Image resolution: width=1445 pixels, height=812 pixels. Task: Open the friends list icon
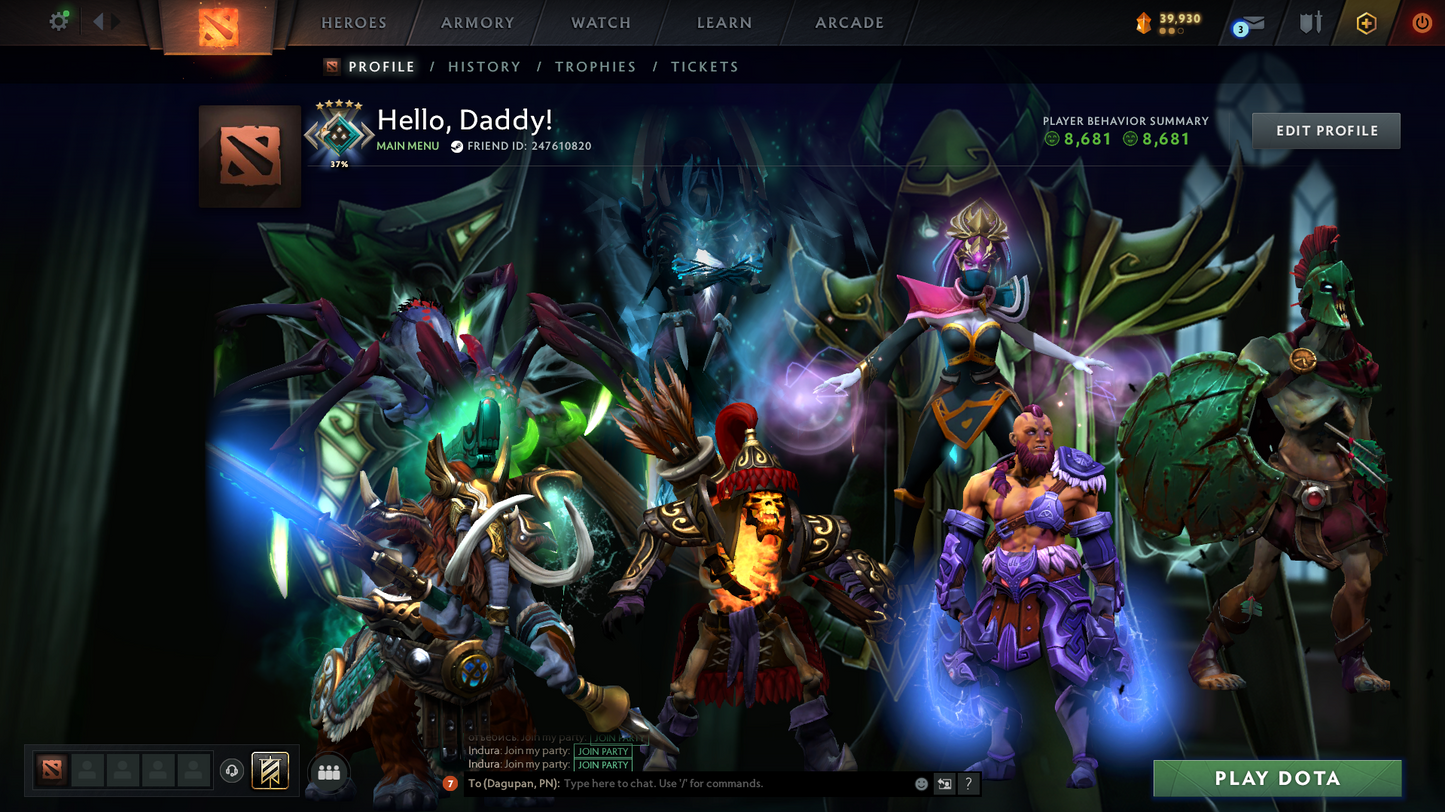click(329, 772)
